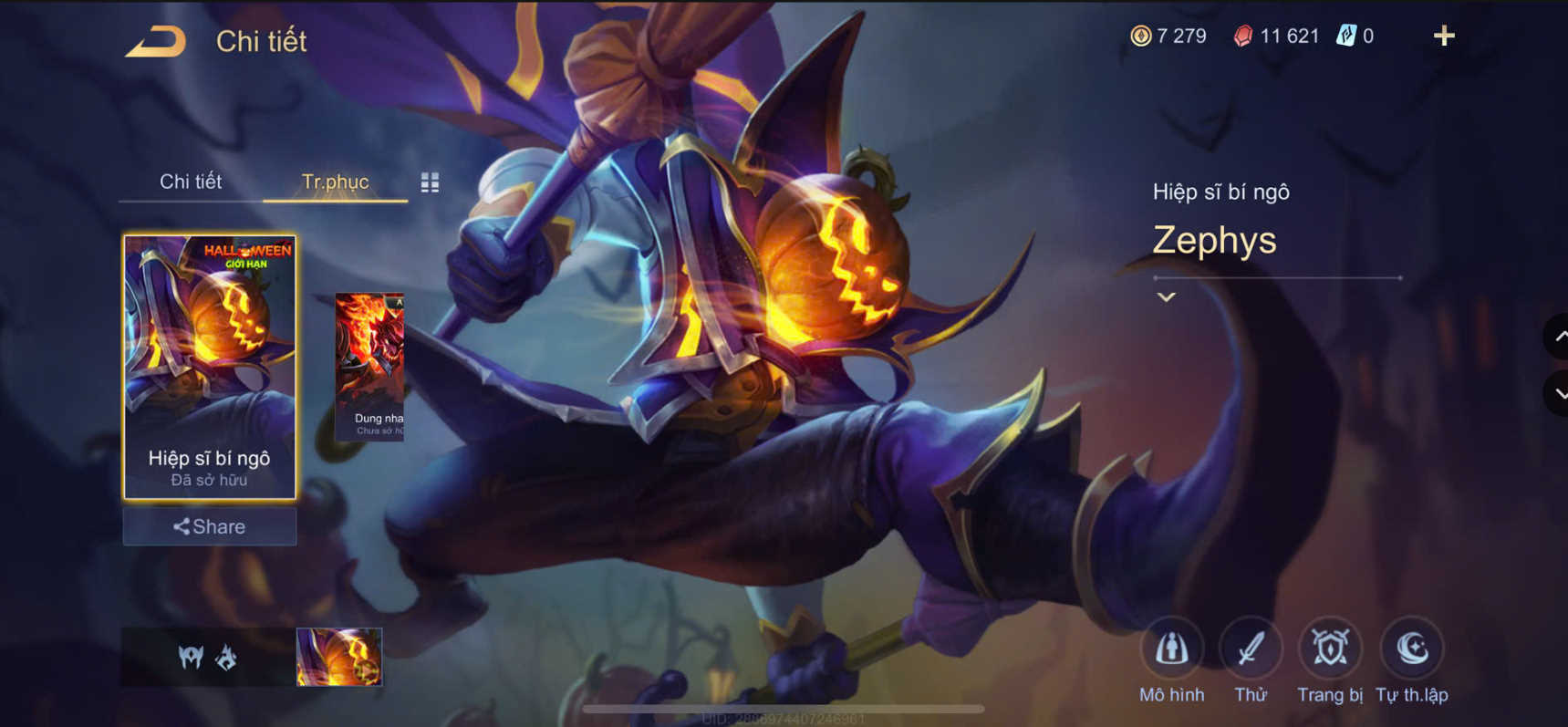The width and height of the screenshot is (1568, 727).
Task: Switch to the Chi tiết tab
Action: click(x=192, y=182)
